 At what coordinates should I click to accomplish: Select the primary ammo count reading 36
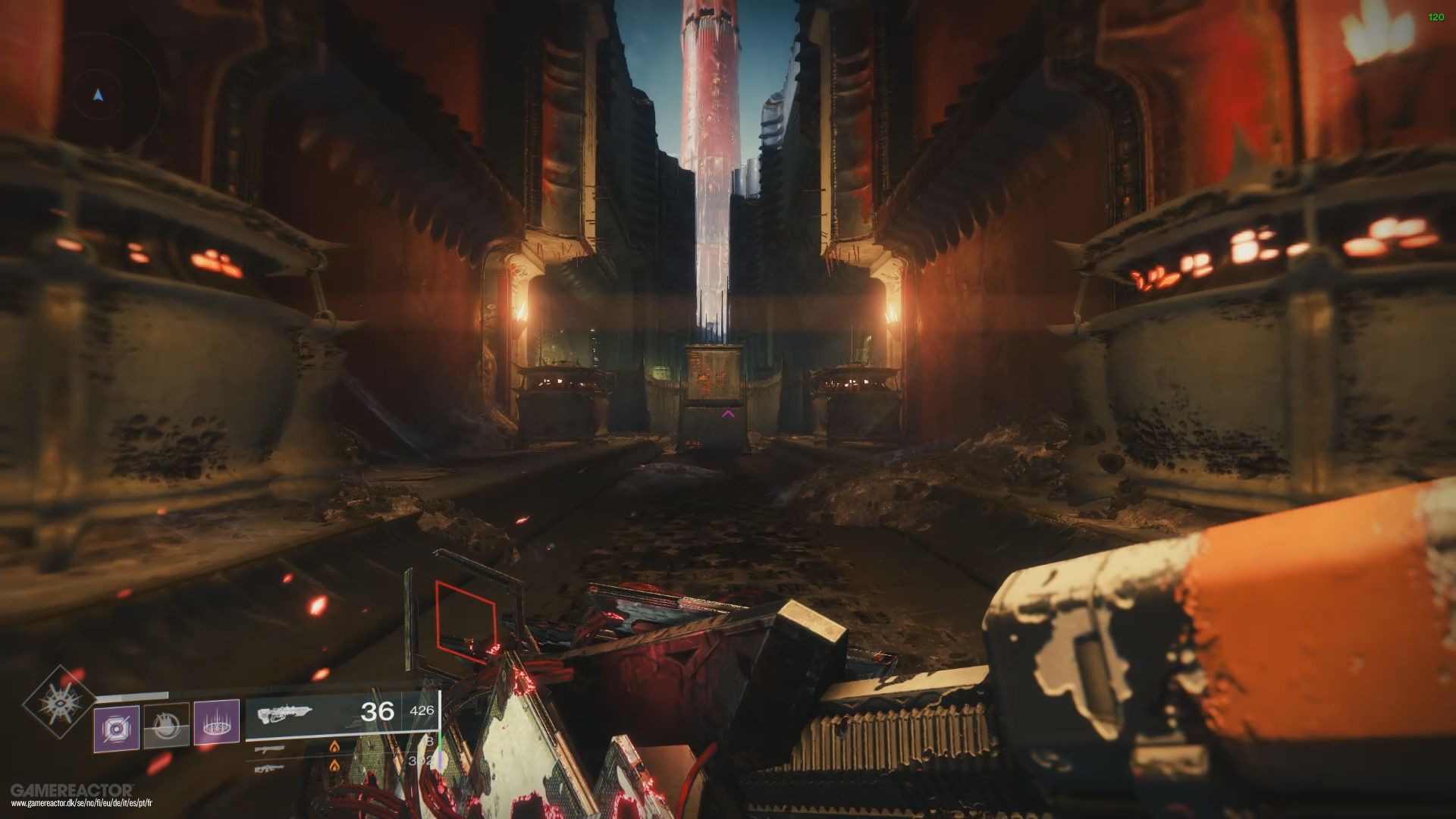point(378,710)
